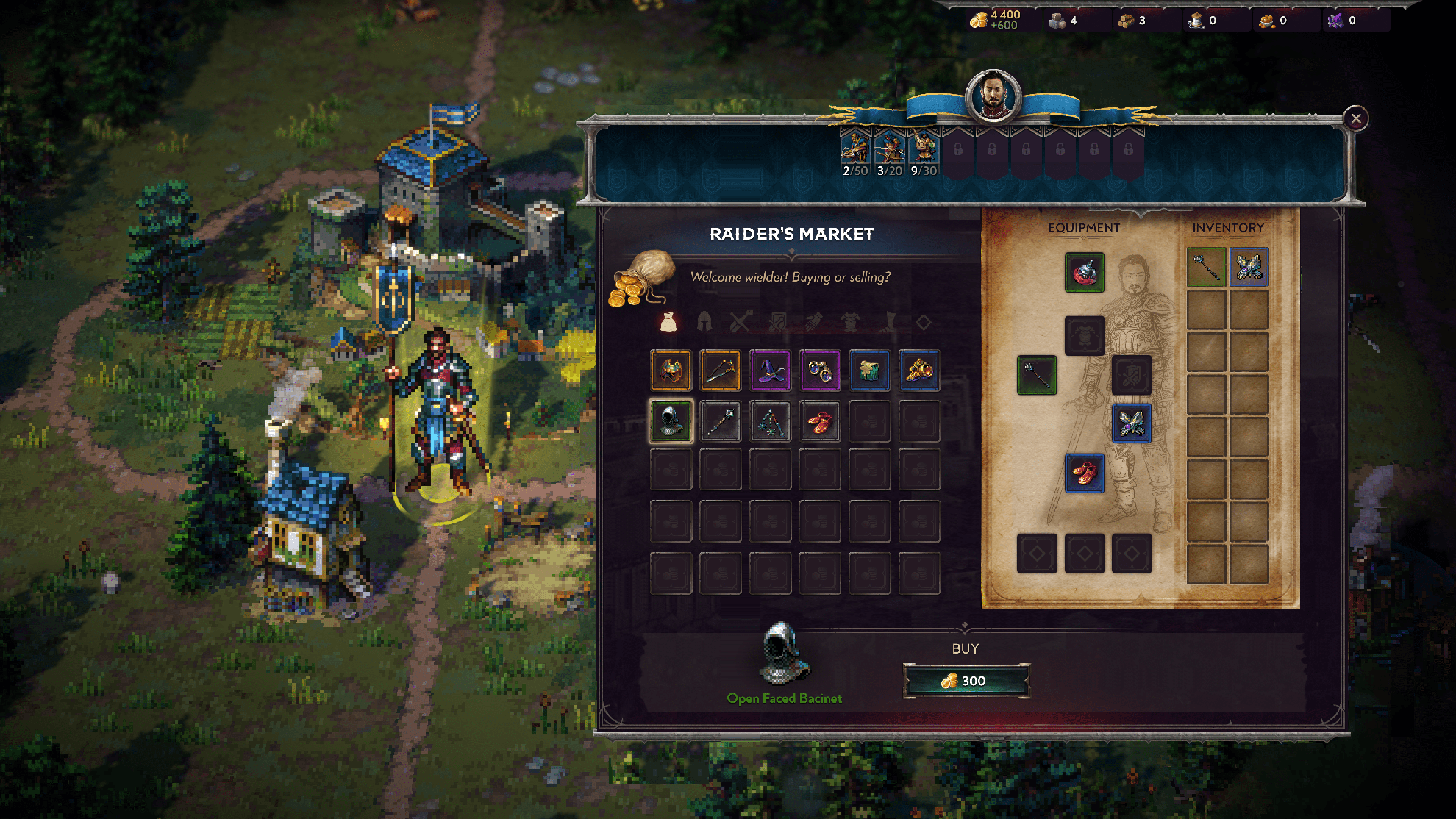Choose the orange winged helmet shop item
Screen dimensions: 1456x819
(x=671, y=370)
